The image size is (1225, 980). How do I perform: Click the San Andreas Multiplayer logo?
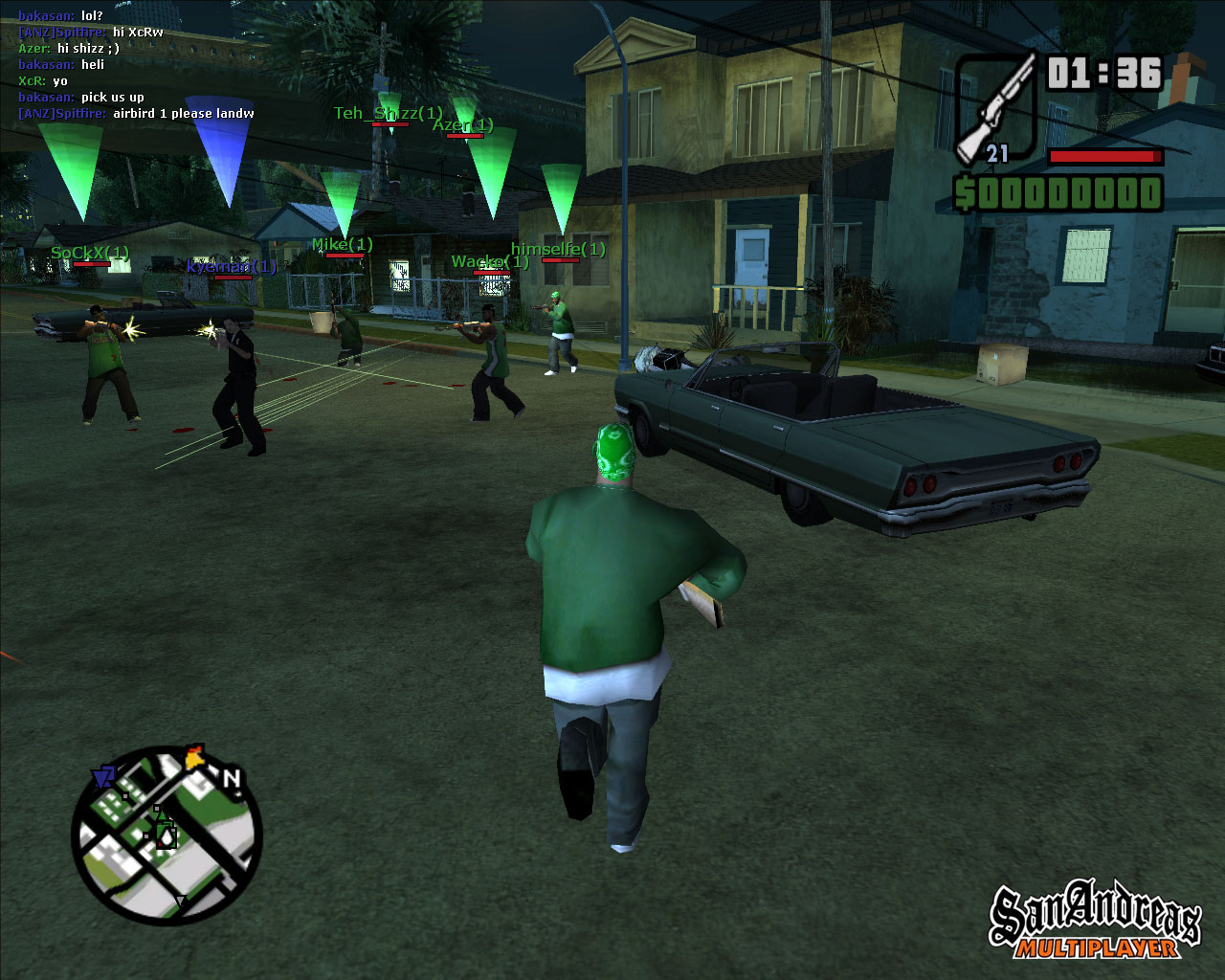(x=1095, y=922)
